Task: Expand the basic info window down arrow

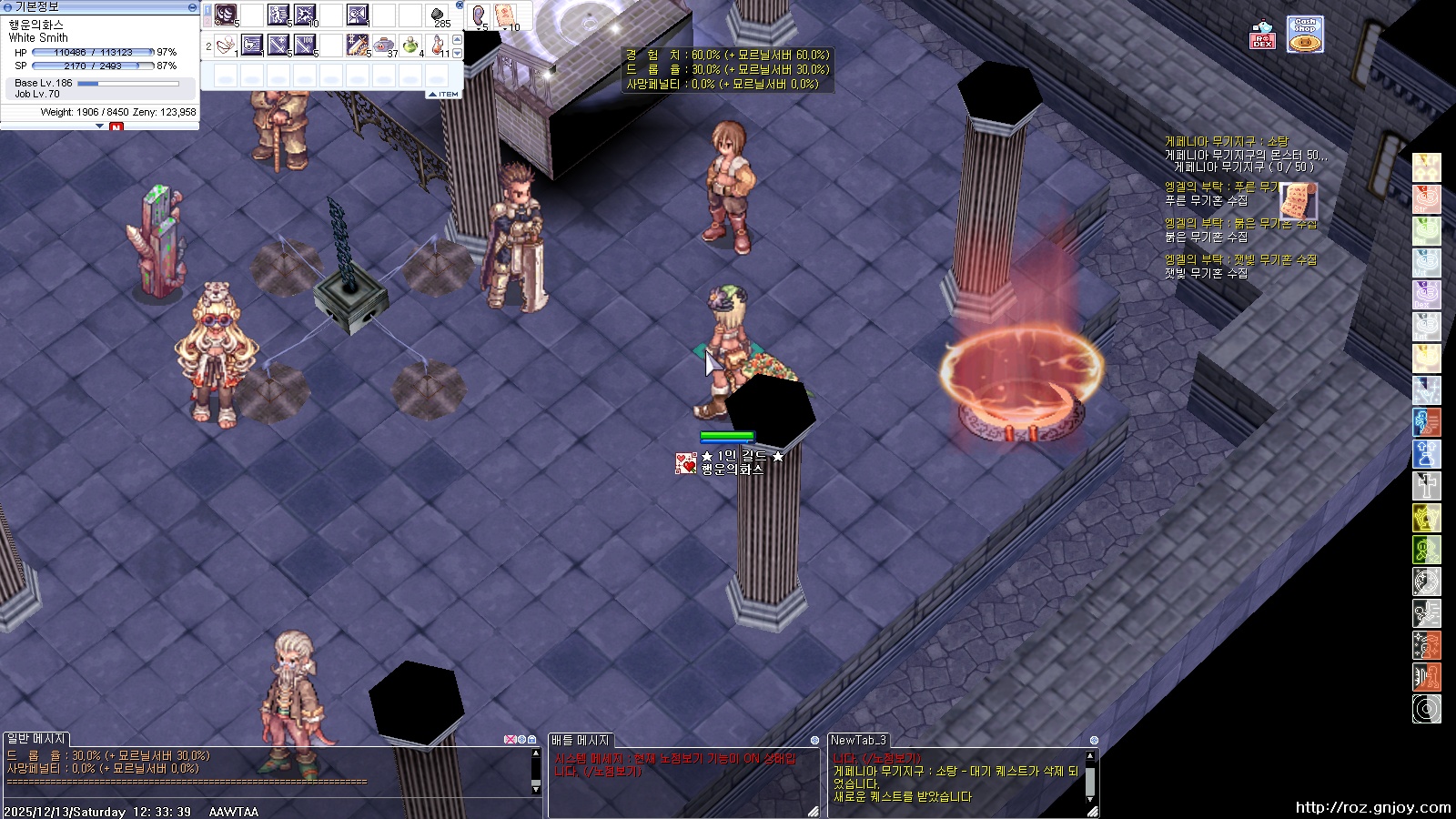Action: click(x=100, y=126)
